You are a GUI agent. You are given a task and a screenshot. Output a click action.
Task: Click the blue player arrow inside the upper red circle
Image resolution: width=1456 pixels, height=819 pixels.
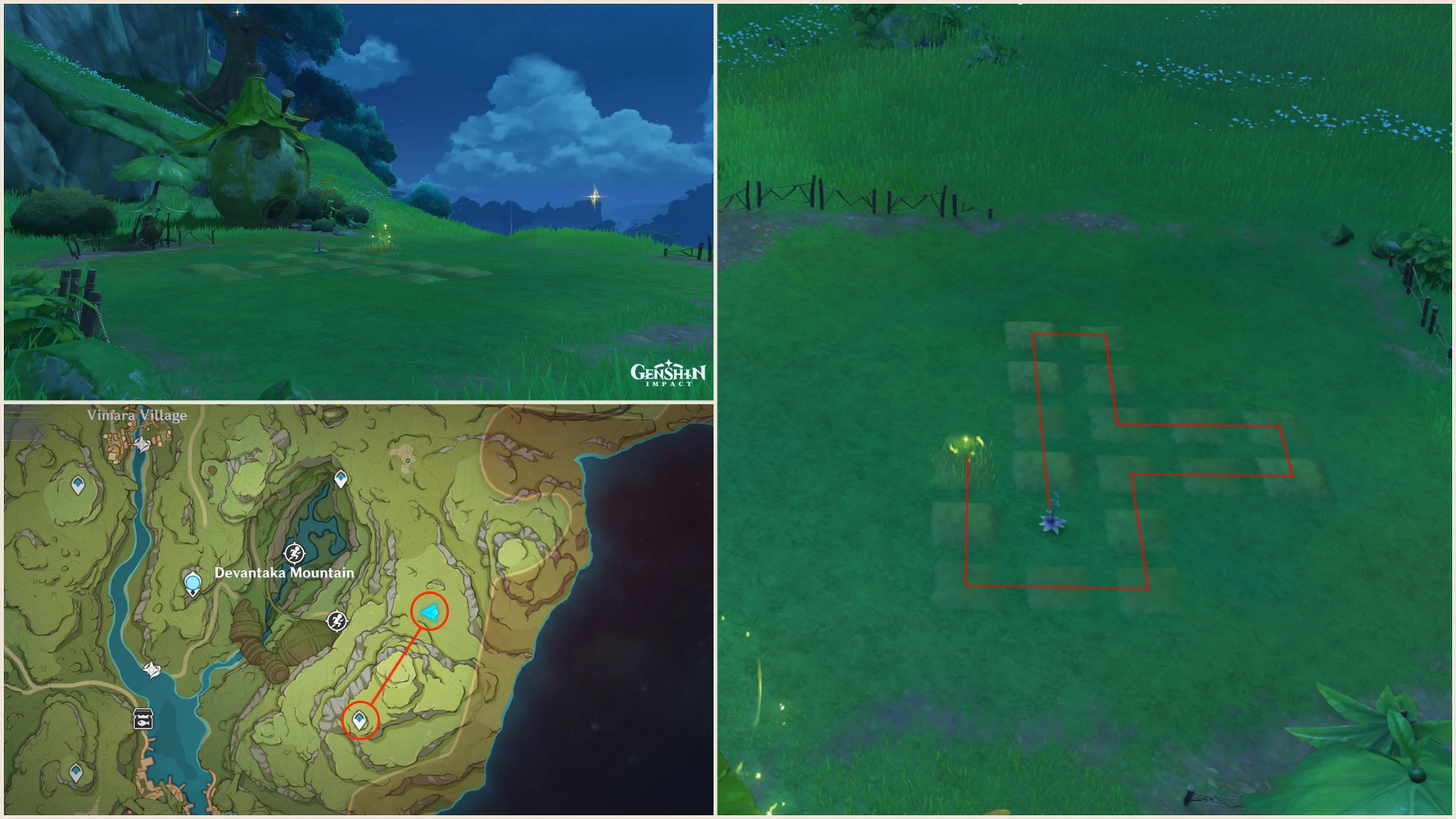429,612
